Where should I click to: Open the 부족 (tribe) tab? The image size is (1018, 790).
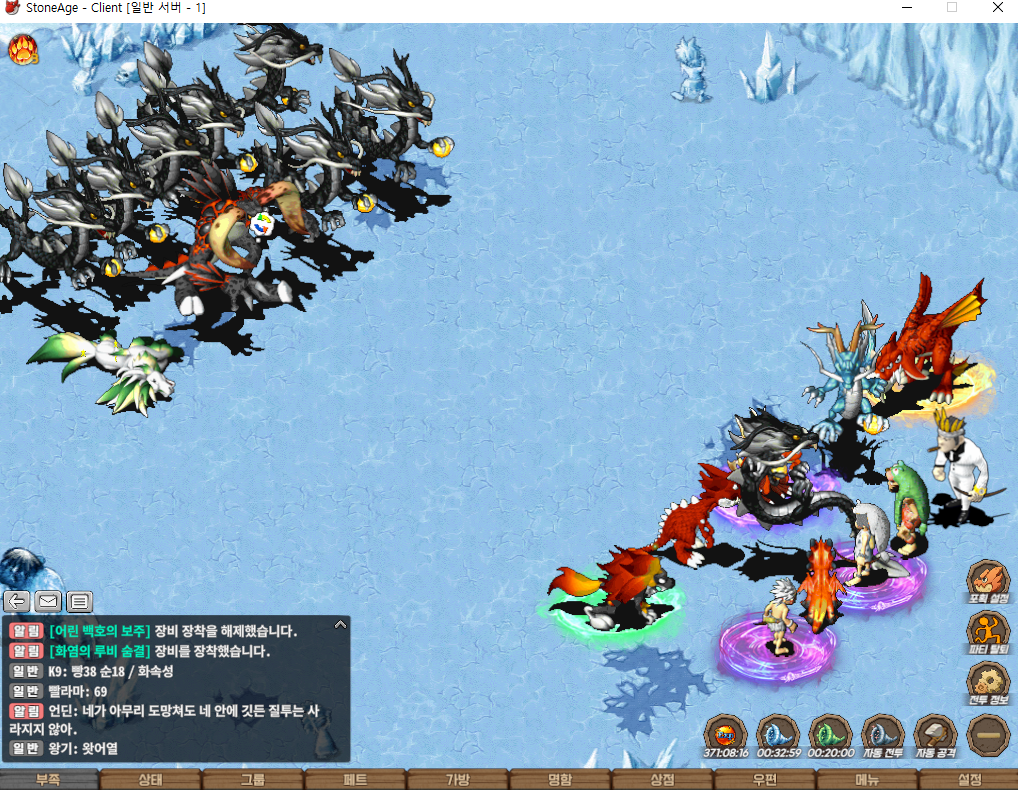pos(49,779)
